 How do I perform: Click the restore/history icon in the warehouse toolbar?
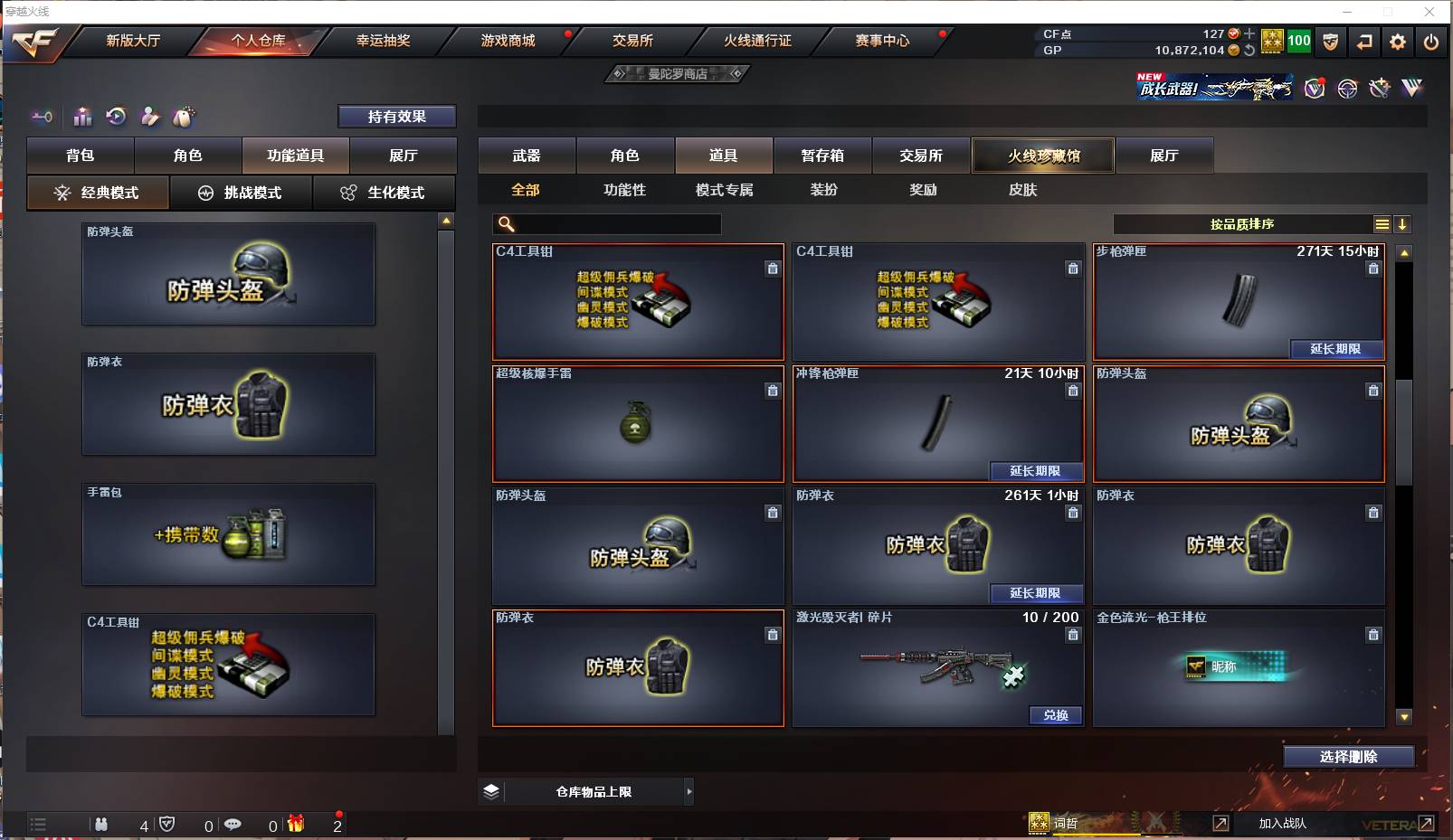(x=115, y=117)
